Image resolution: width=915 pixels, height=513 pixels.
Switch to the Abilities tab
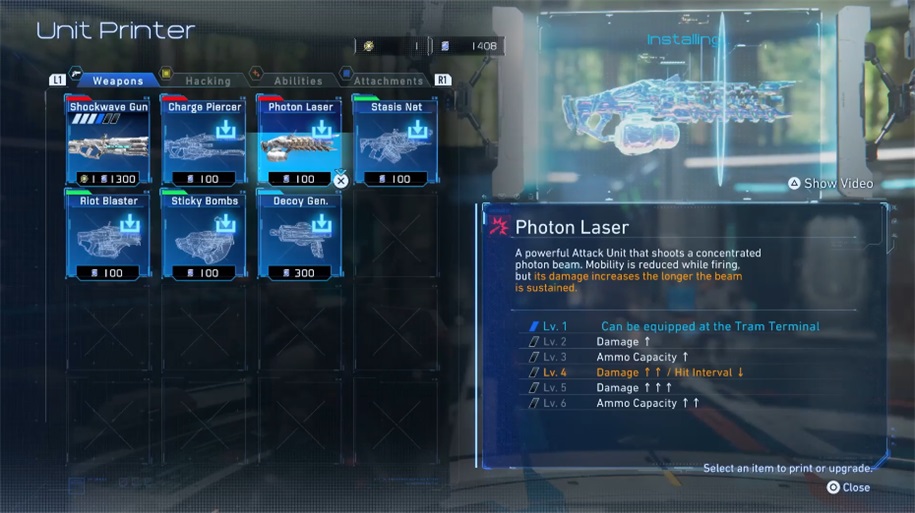pos(298,81)
